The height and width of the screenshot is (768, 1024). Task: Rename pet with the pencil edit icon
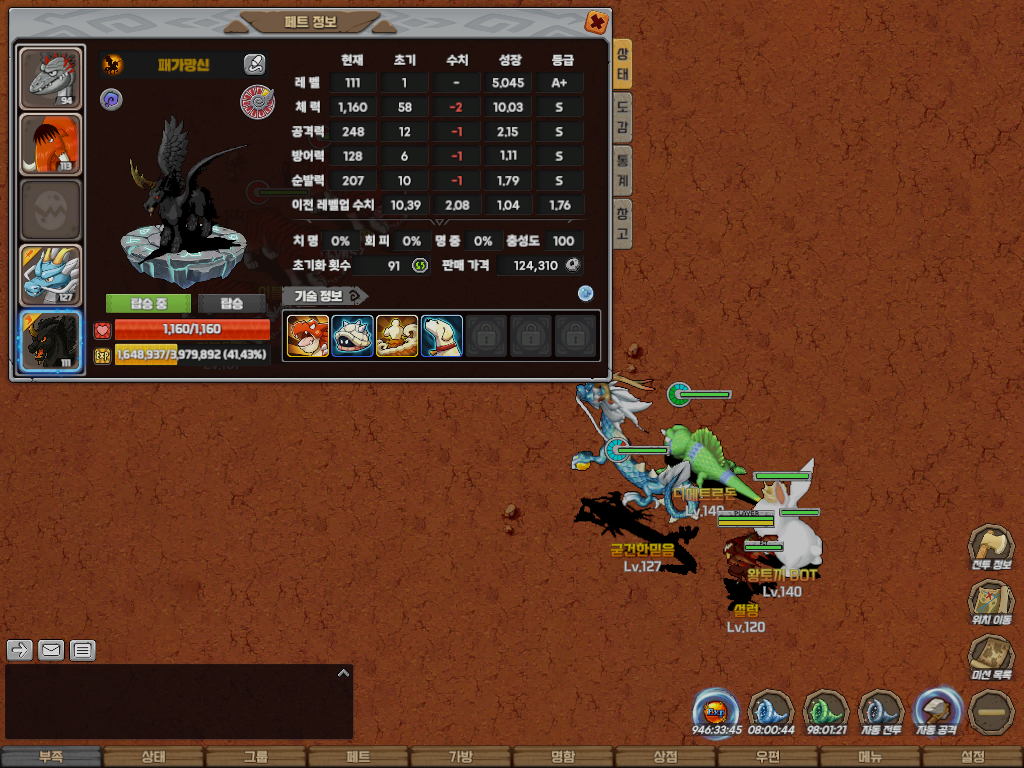[254, 65]
